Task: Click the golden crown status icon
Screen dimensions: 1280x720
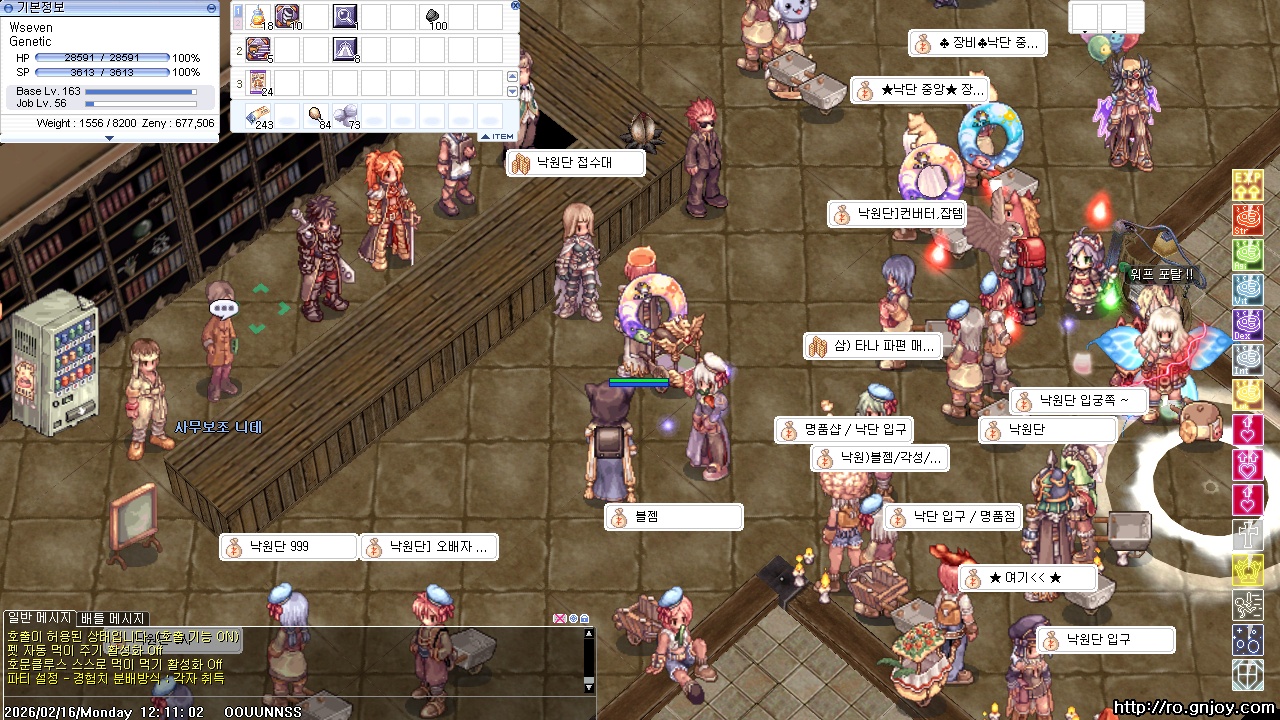Action: click(x=1247, y=569)
